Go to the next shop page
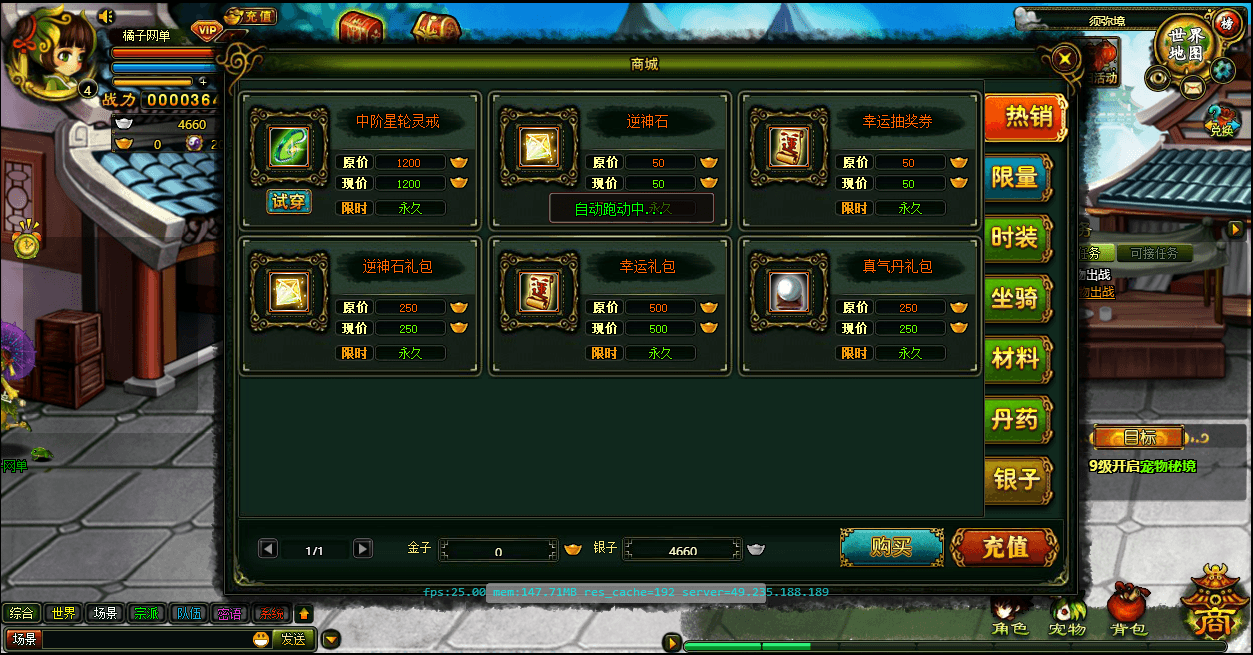The height and width of the screenshot is (655, 1253). [x=363, y=549]
